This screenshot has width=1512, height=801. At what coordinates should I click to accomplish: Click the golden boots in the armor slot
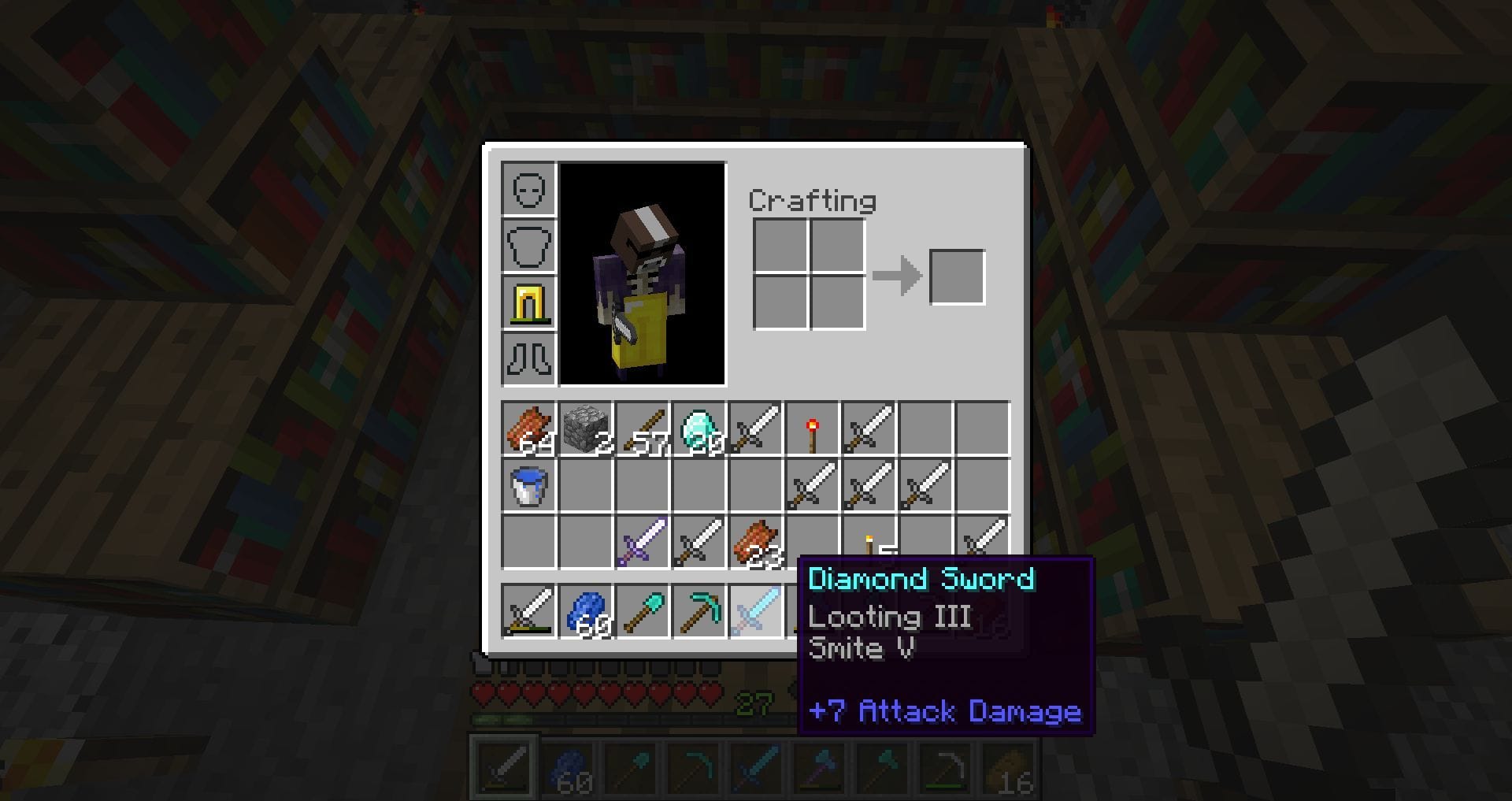pos(529,302)
